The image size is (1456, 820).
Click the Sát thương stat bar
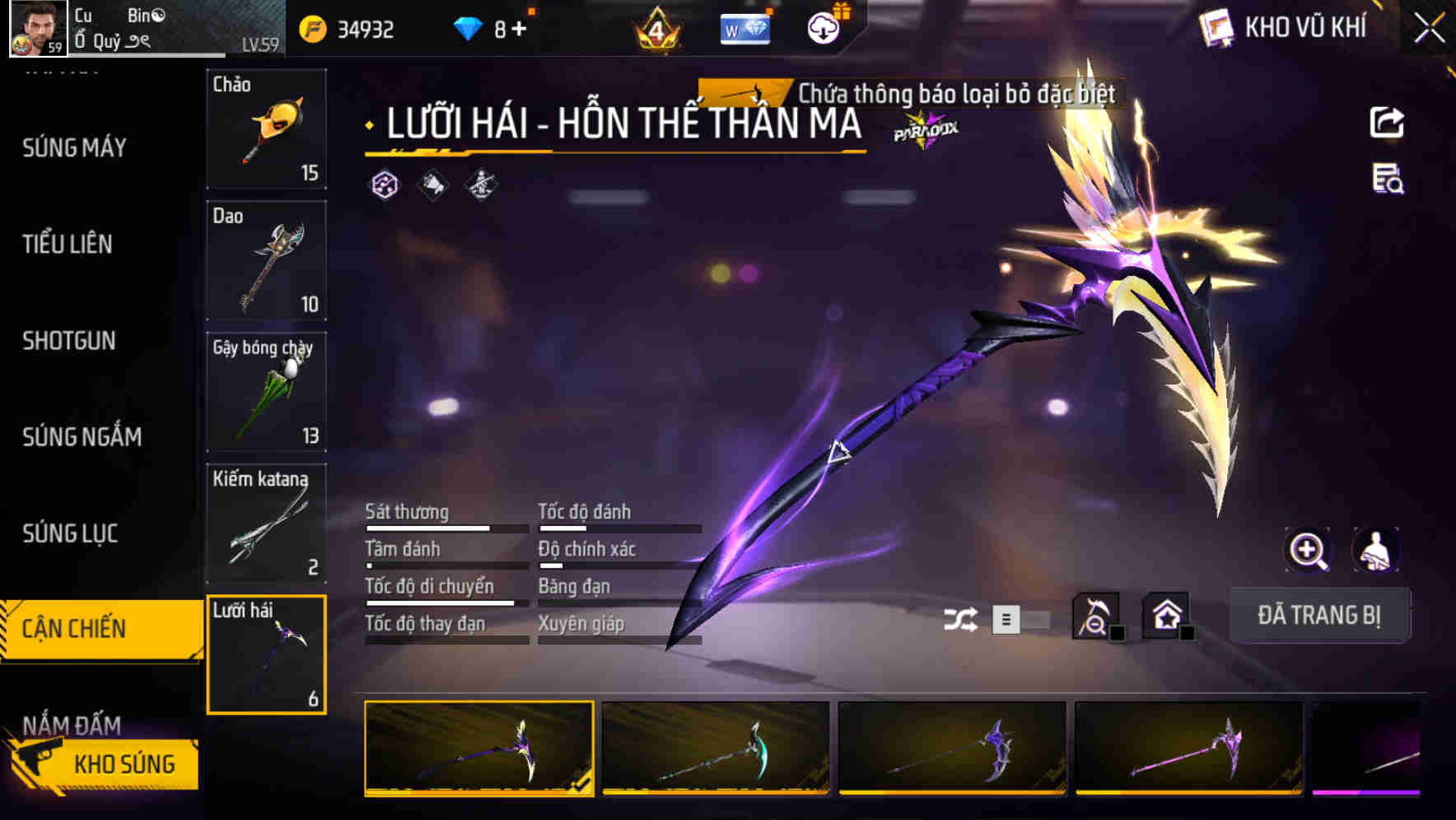click(x=445, y=528)
